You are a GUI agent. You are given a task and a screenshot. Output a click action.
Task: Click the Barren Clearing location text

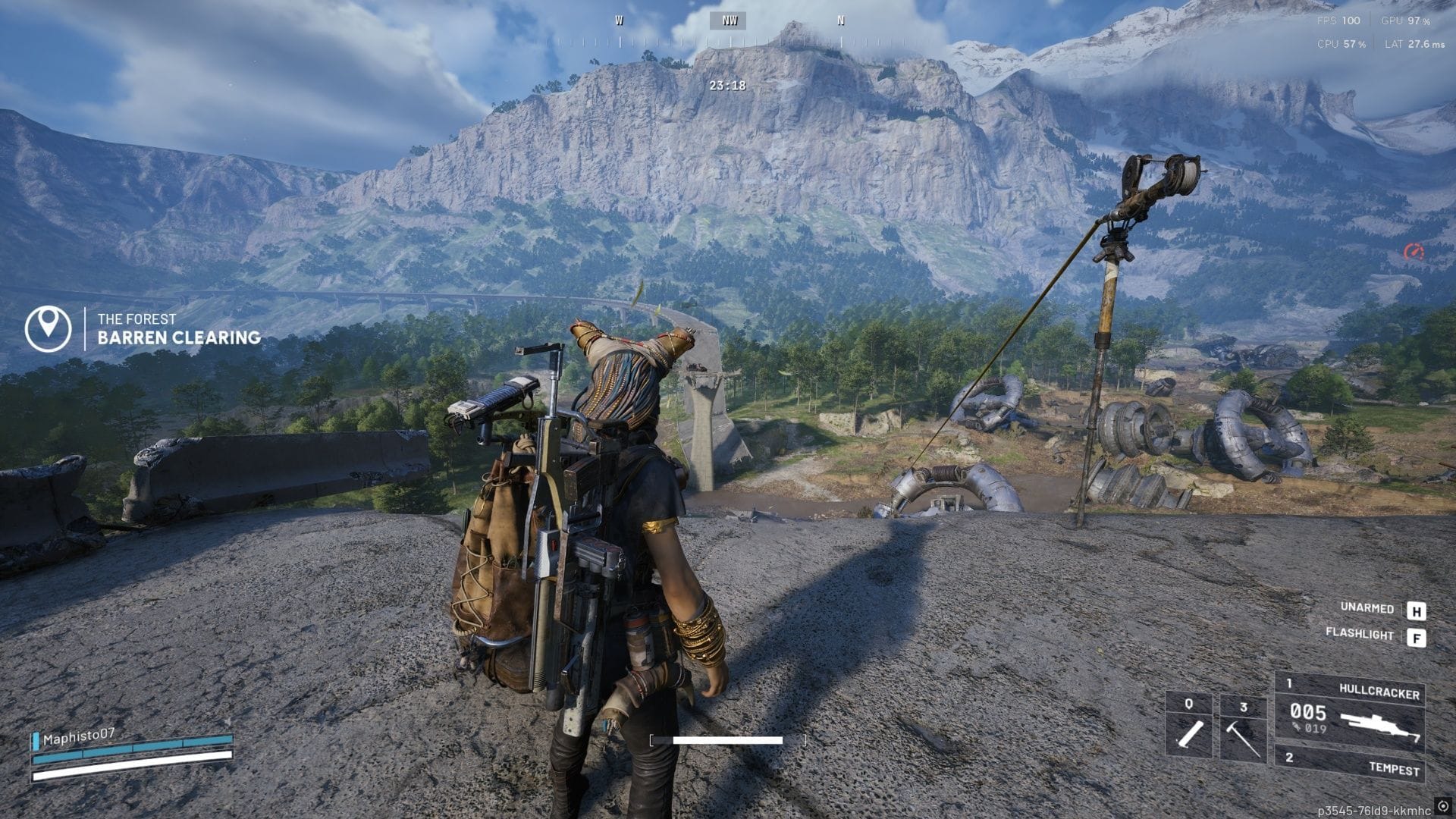(x=179, y=338)
